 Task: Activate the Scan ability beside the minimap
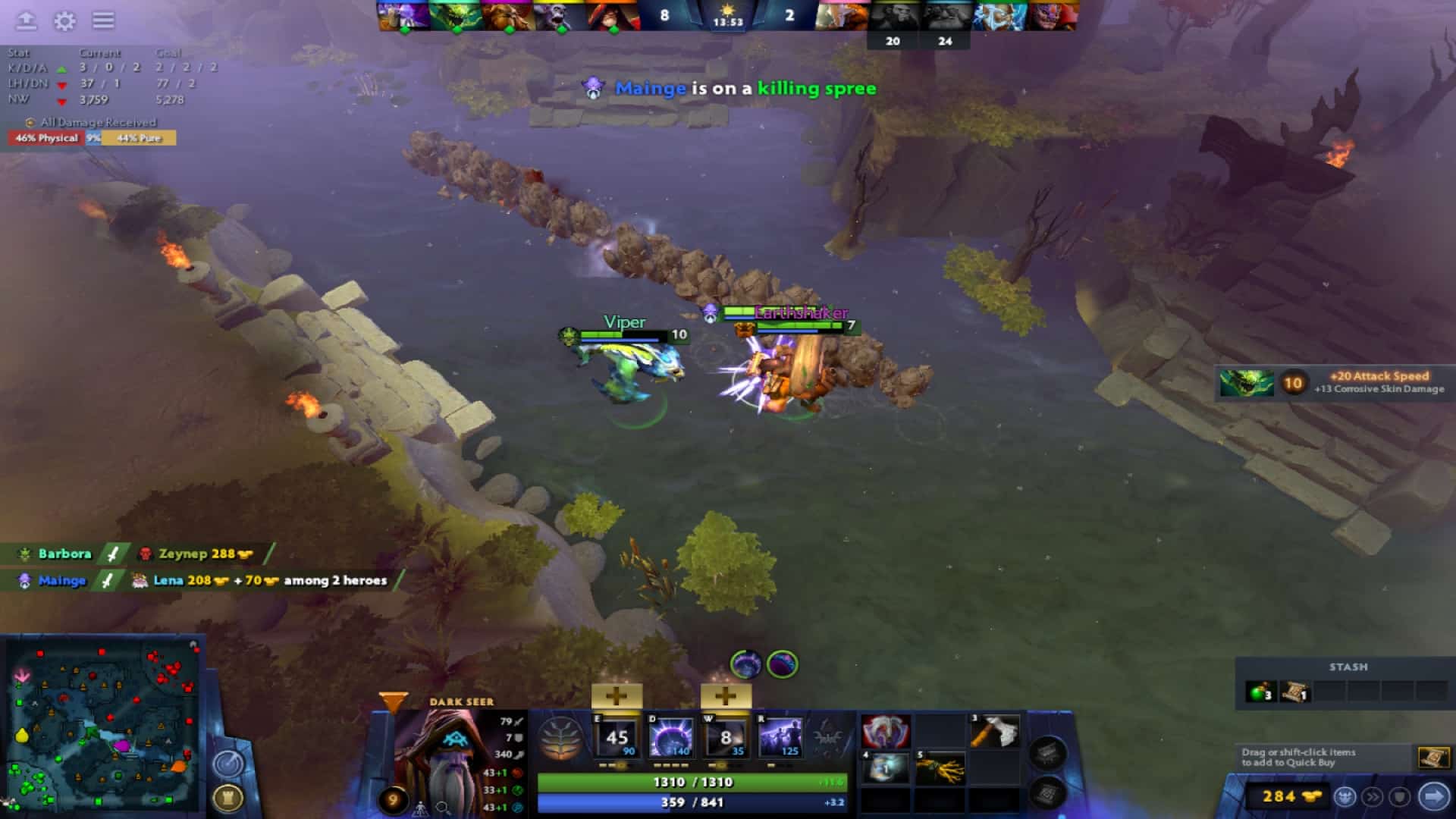(x=227, y=763)
